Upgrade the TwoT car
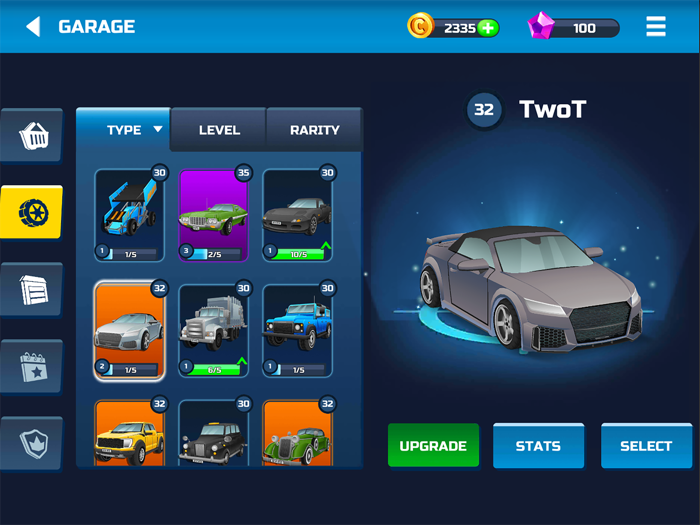 click(x=433, y=446)
